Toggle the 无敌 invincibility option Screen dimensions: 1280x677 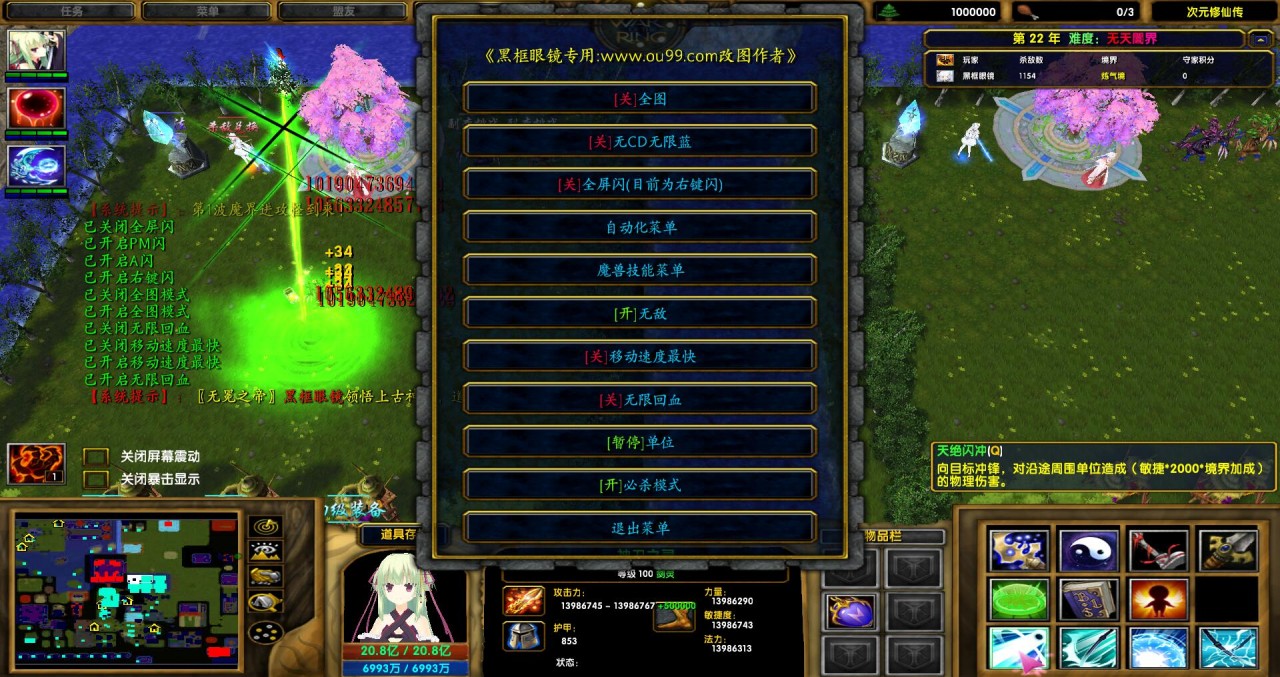click(x=640, y=313)
